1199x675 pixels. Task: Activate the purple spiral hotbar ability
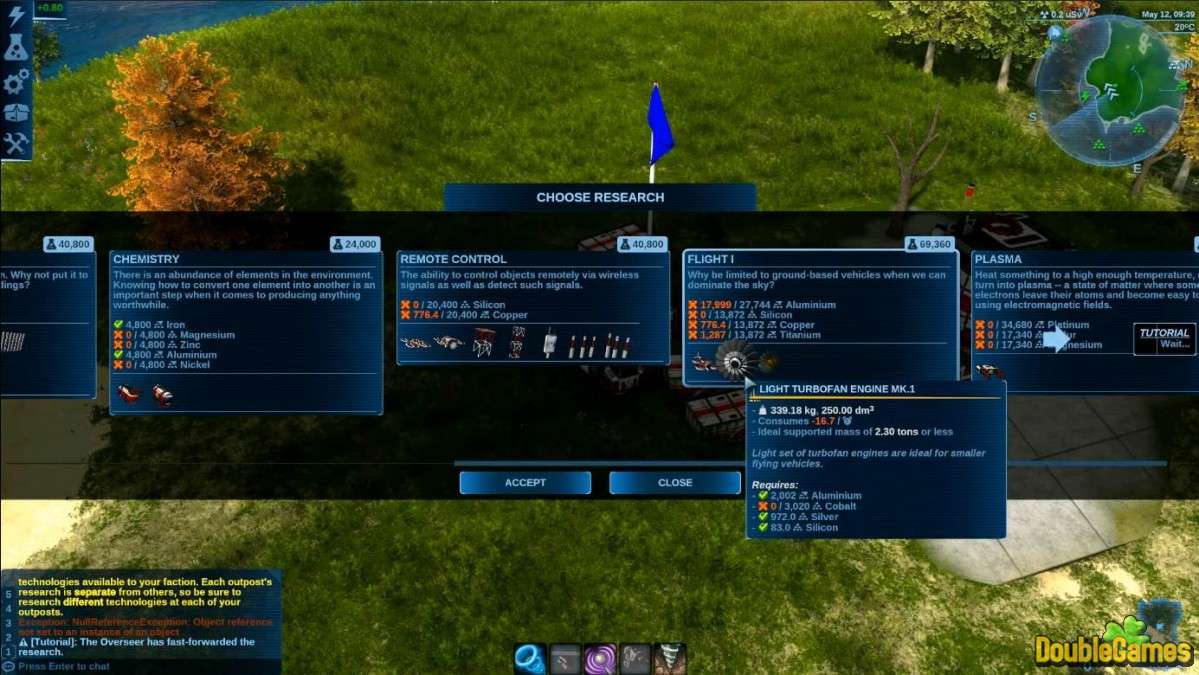tap(600, 658)
